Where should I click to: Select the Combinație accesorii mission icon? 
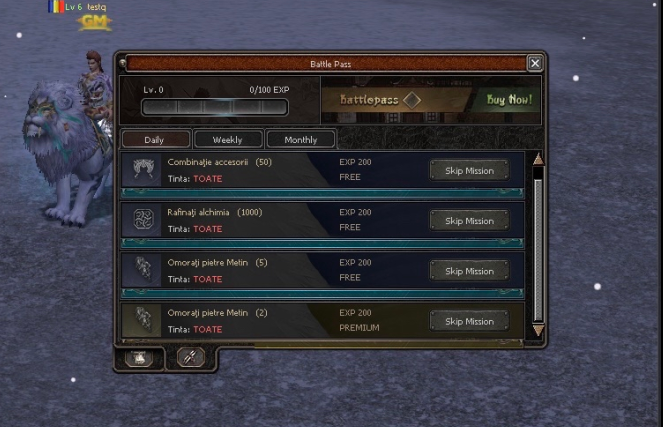pyautogui.click(x=144, y=169)
